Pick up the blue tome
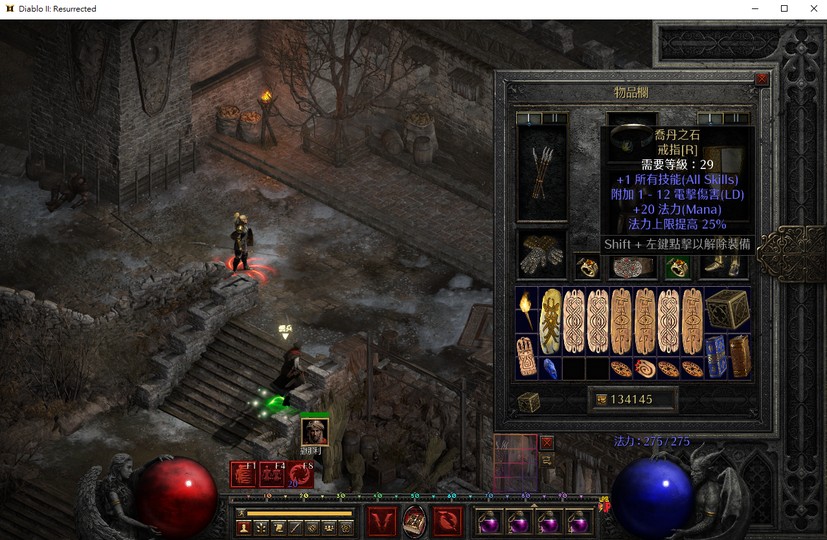 point(716,357)
